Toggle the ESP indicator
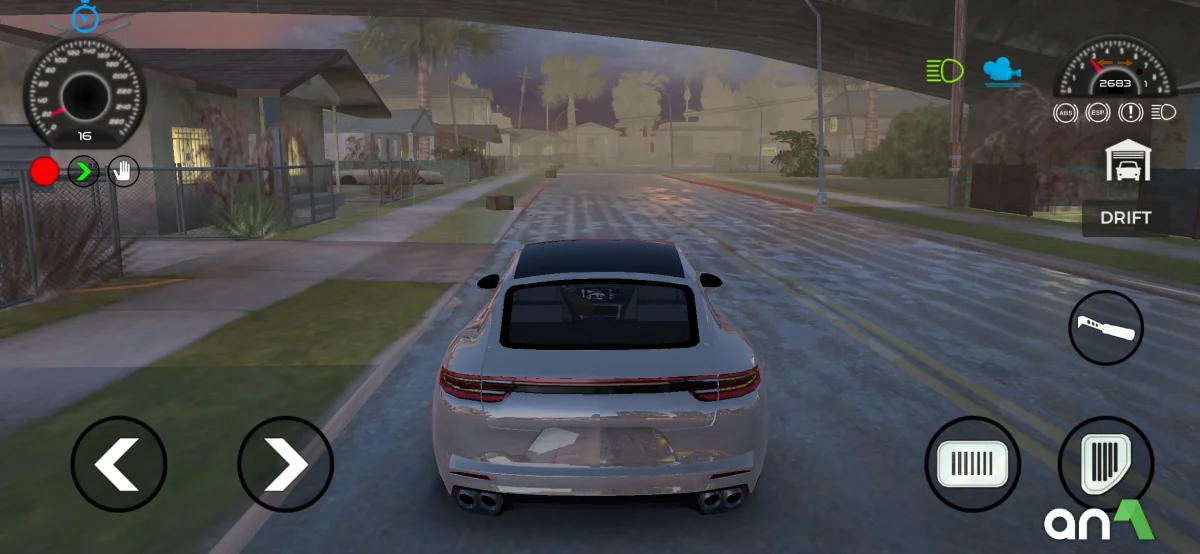This screenshot has height=554, width=1200. tap(1098, 113)
